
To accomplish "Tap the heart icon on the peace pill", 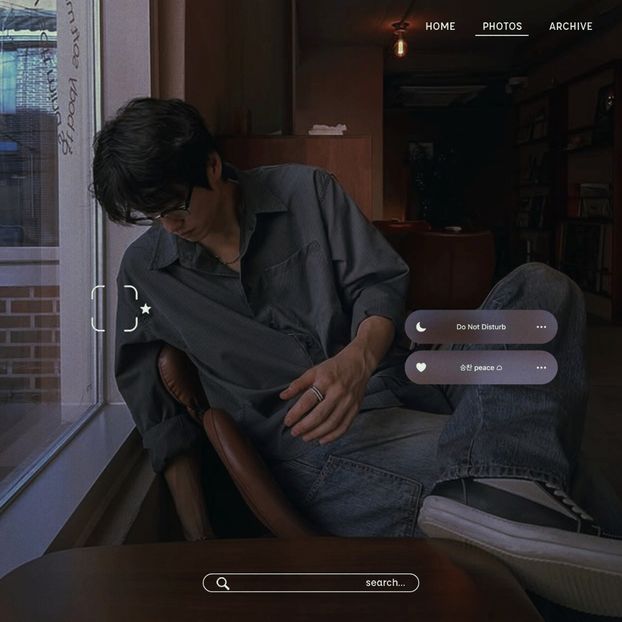I will (x=421, y=367).
